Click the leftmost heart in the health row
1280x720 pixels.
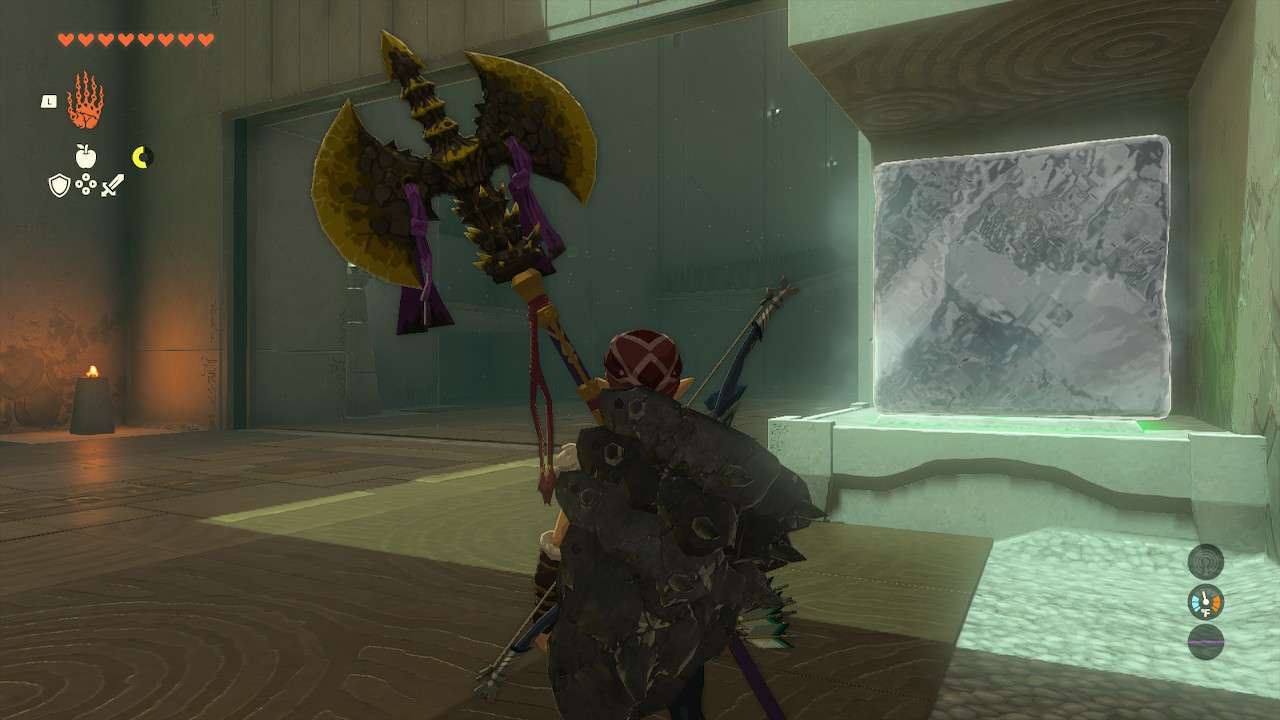point(67,39)
